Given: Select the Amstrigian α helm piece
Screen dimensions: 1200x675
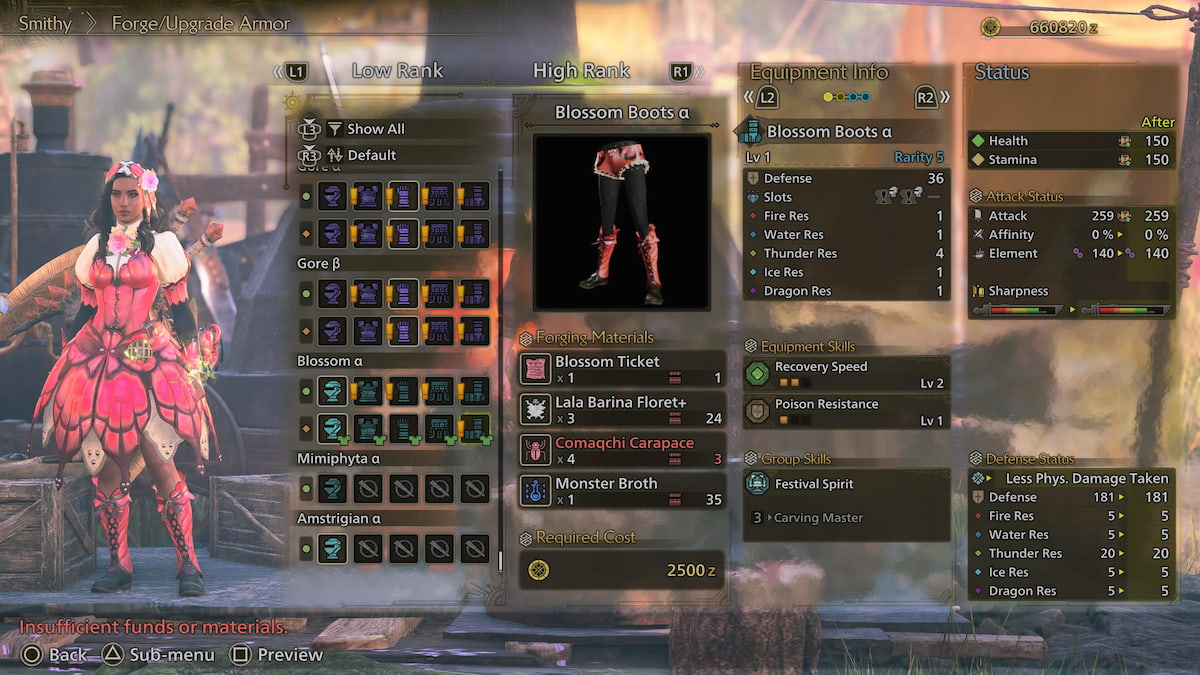Looking at the screenshot, I should [x=332, y=548].
